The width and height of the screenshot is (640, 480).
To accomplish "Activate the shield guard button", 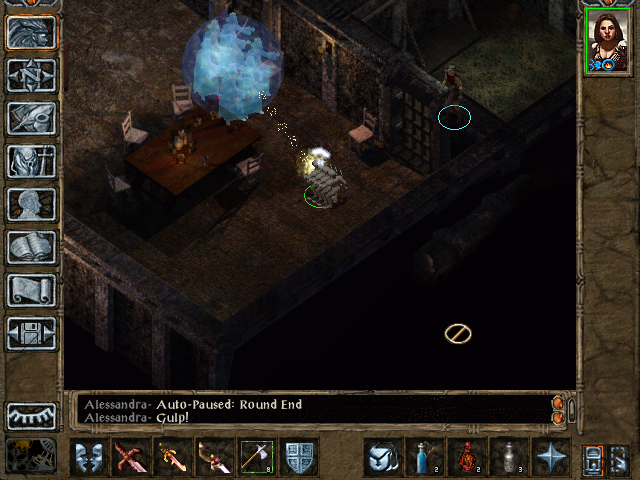I will tap(300, 457).
